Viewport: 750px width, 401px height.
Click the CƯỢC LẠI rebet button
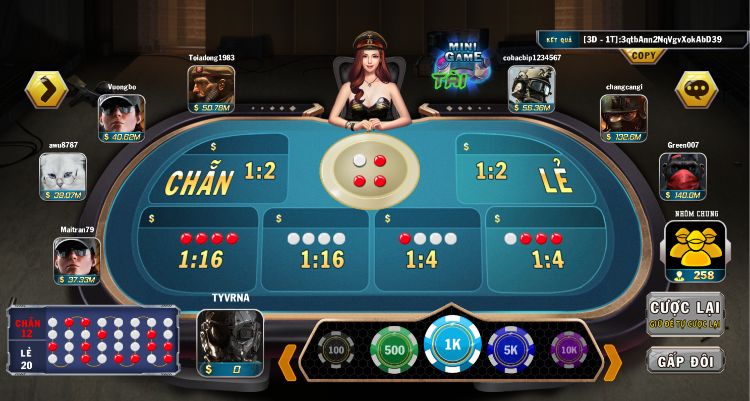click(685, 314)
